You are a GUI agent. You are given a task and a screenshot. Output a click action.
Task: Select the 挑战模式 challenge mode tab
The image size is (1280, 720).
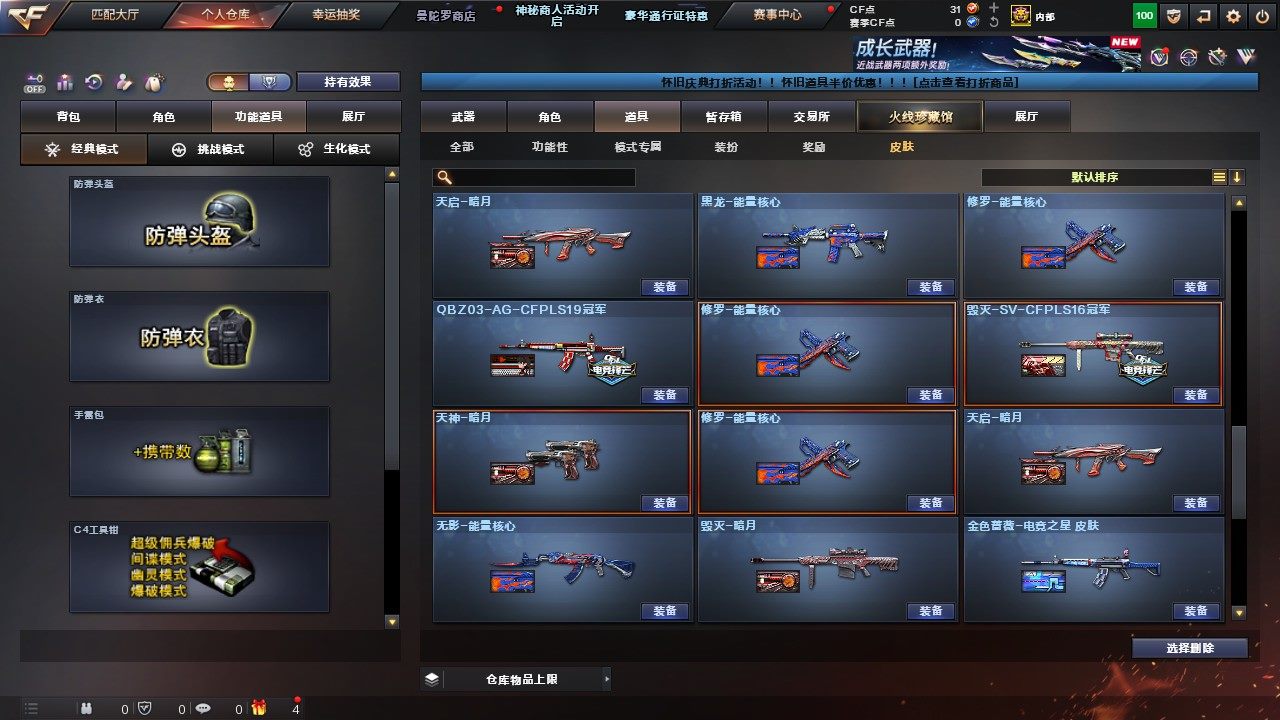tap(210, 149)
